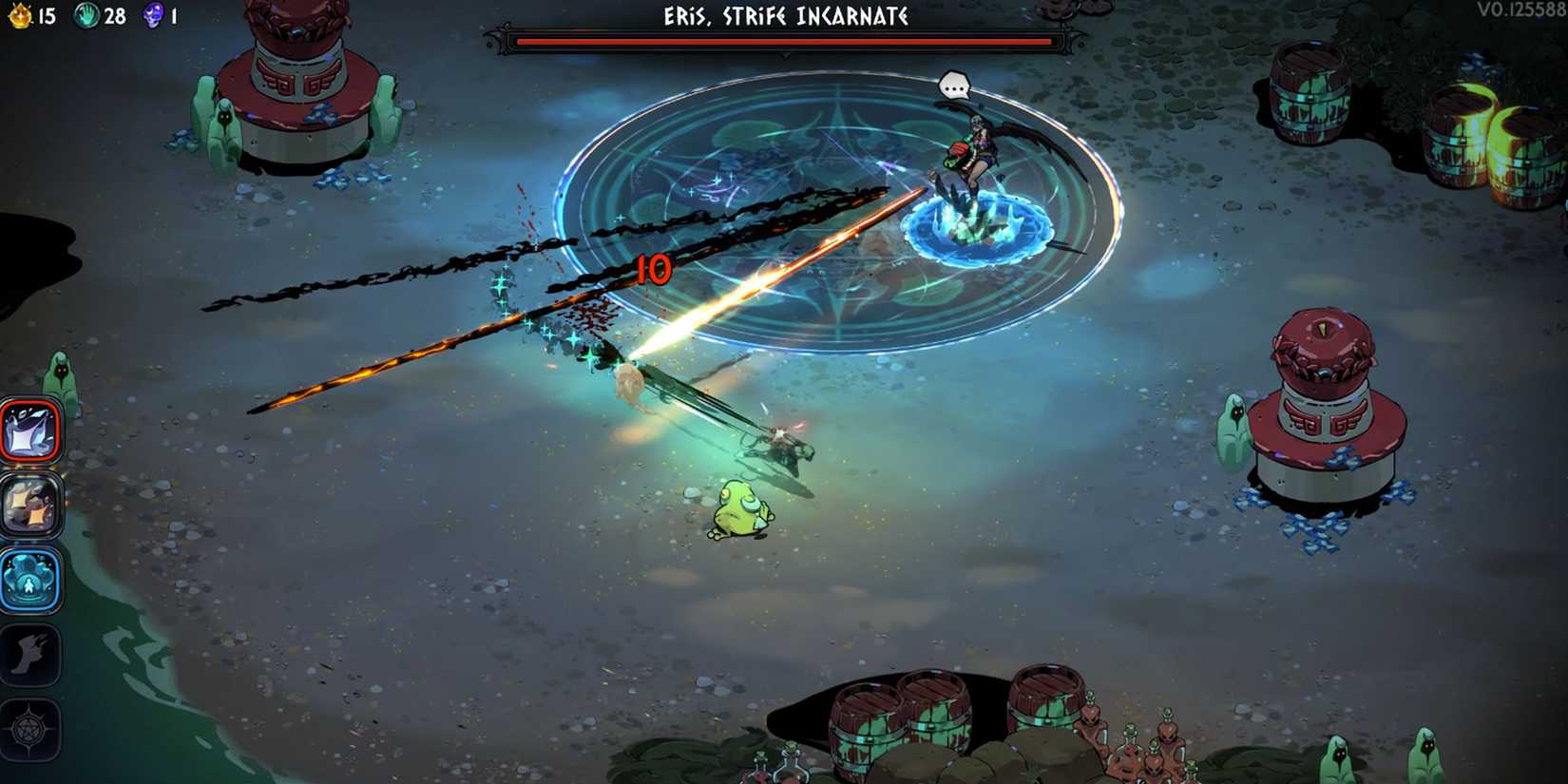This screenshot has width=1568, height=784.
Task: Open details on the Grasp counter
Action: click(111, 16)
